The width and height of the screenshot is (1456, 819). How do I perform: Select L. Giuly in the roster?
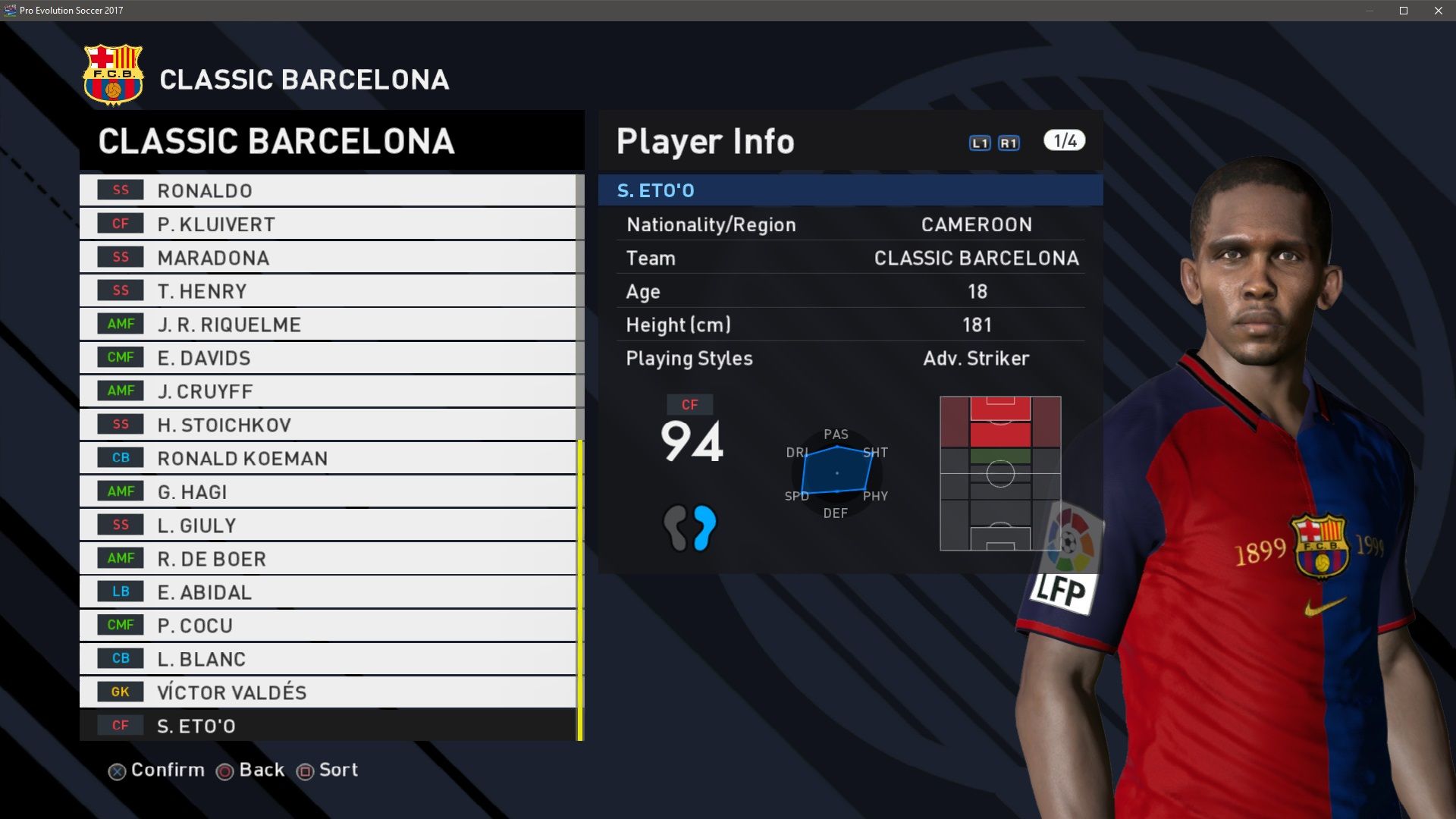tap(326, 525)
